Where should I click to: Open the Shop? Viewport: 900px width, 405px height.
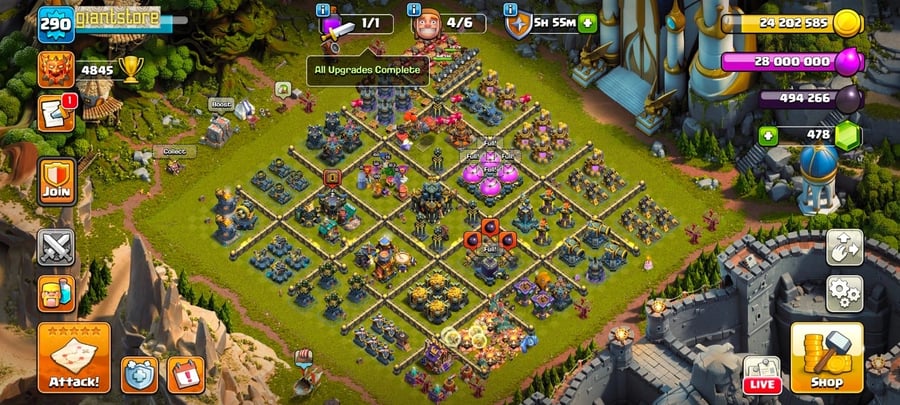click(x=826, y=357)
